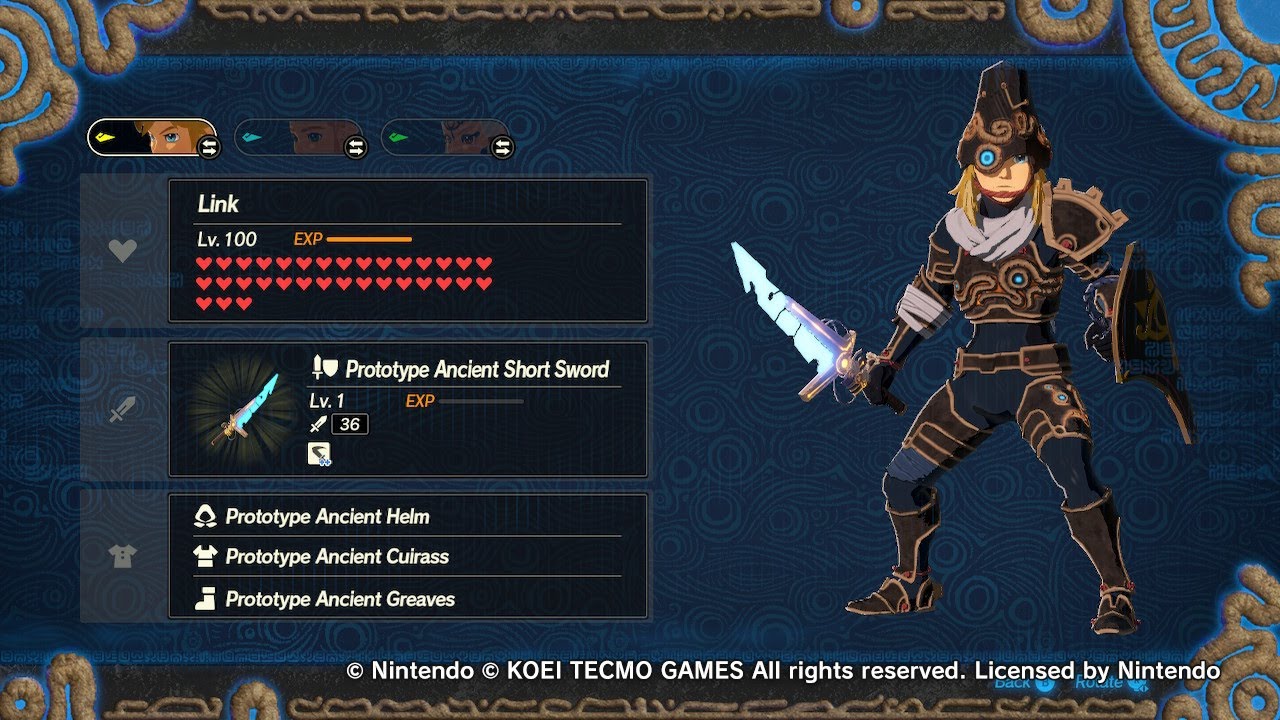Switch to the green-marker character tab
Viewport: 1280px width, 720px height.
pos(446,138)
